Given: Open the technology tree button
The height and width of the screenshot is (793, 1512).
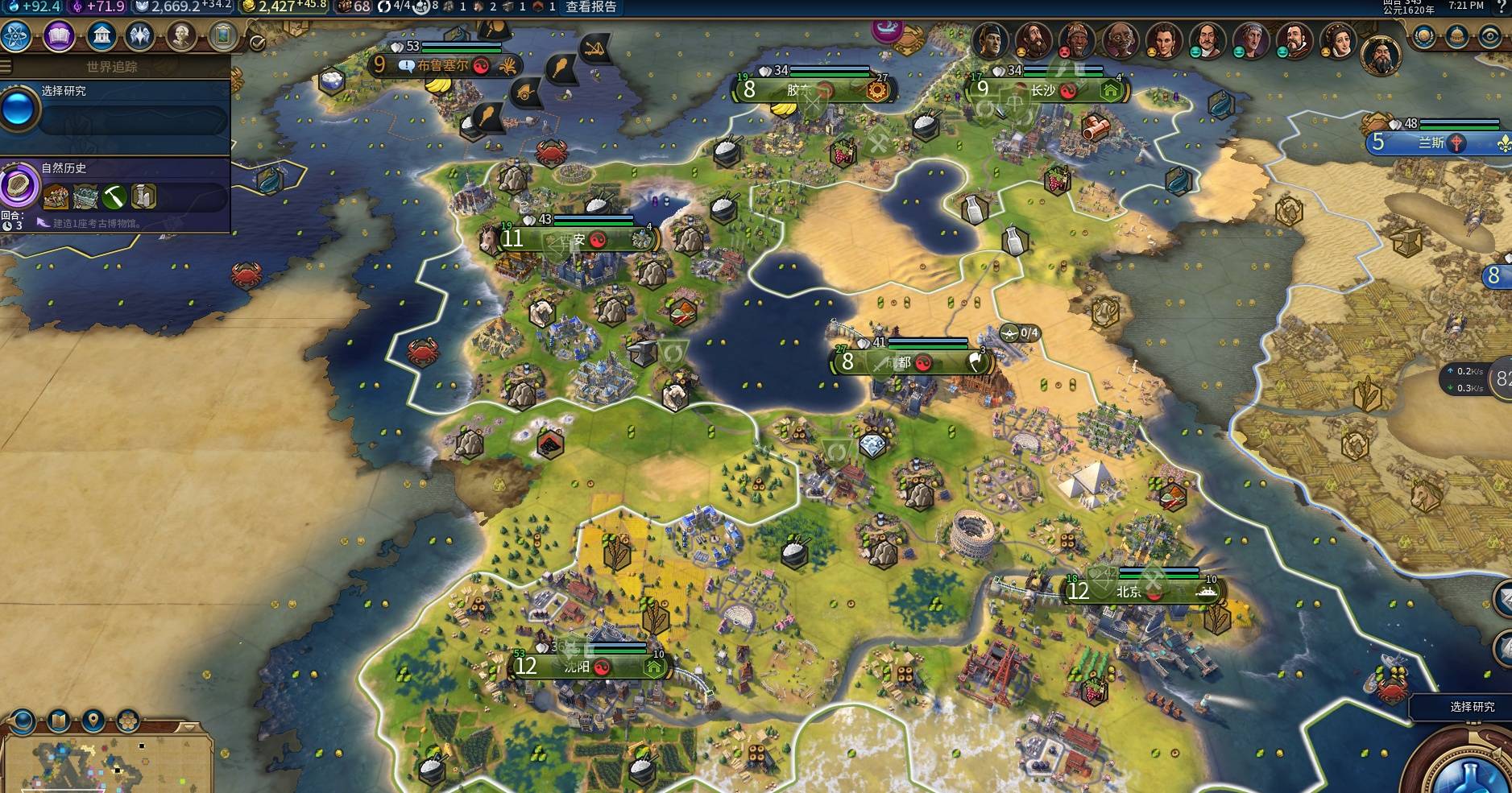Looking at the screenshot, I should coord(17,36).
